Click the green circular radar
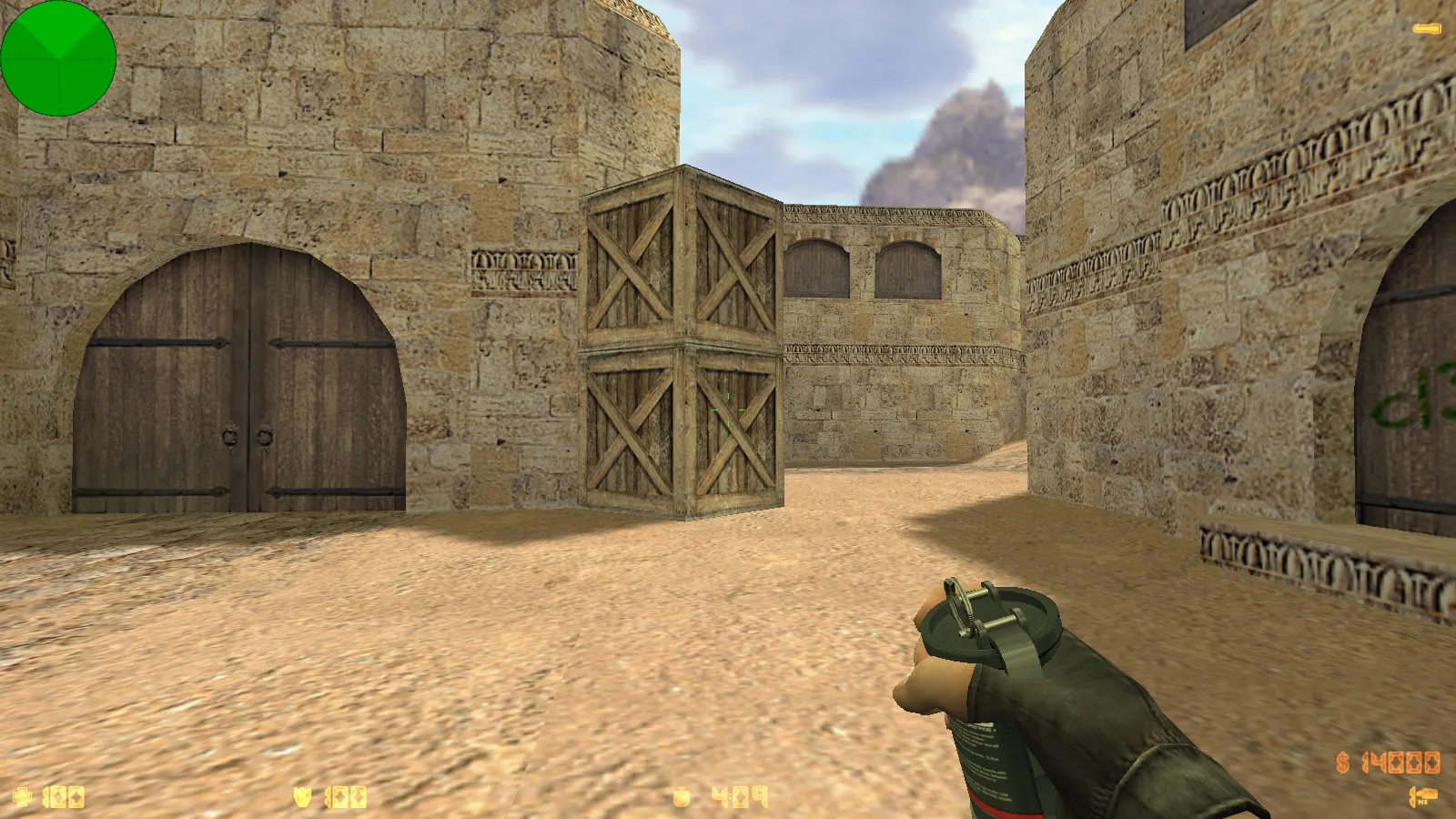 click(58, 58)
